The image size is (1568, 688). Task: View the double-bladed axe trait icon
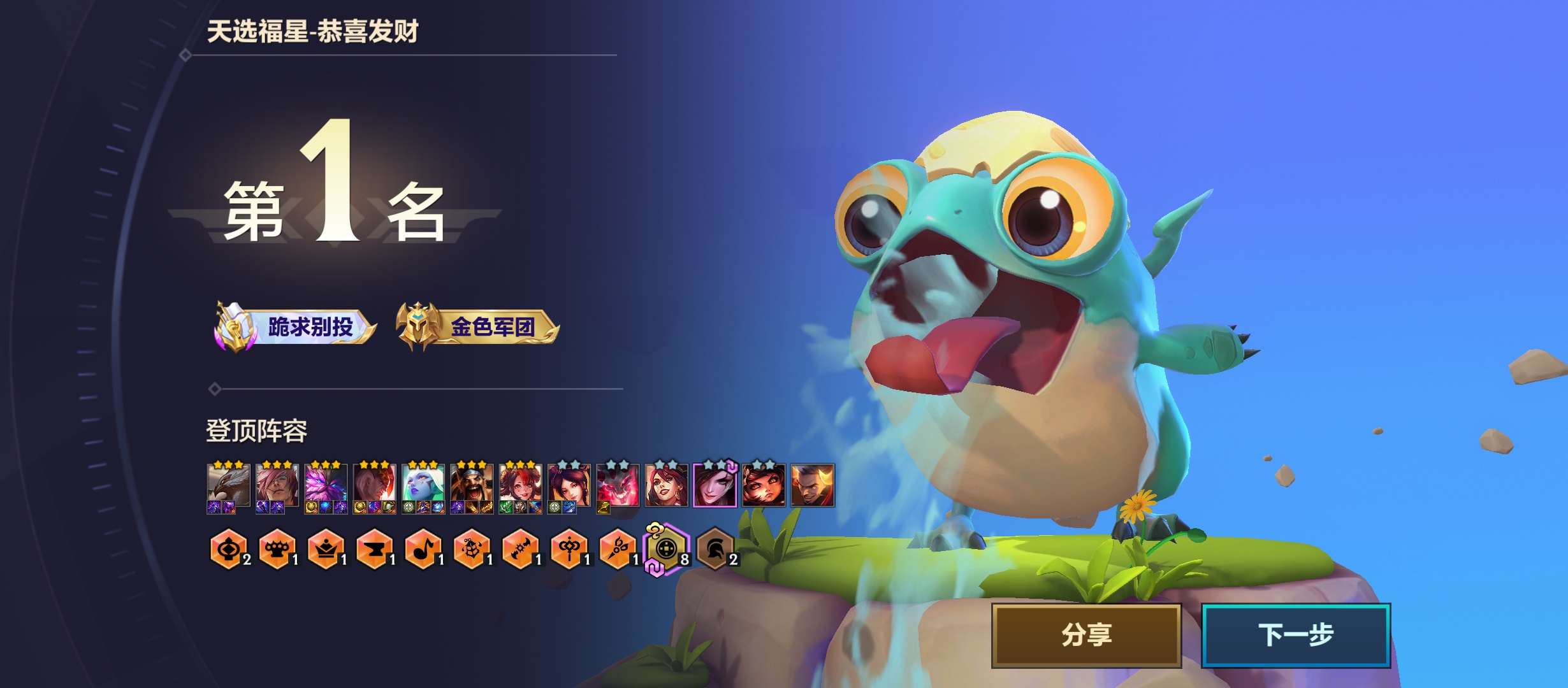(x=520, y=548)
